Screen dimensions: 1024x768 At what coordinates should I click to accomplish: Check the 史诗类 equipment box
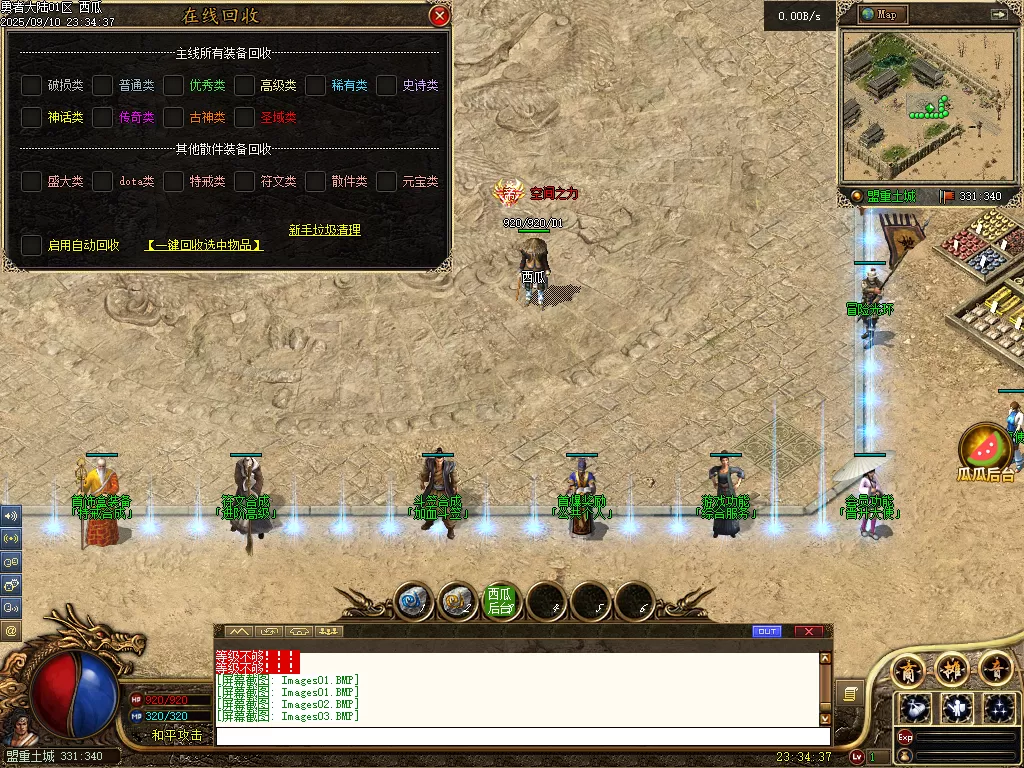pos(387,86)
